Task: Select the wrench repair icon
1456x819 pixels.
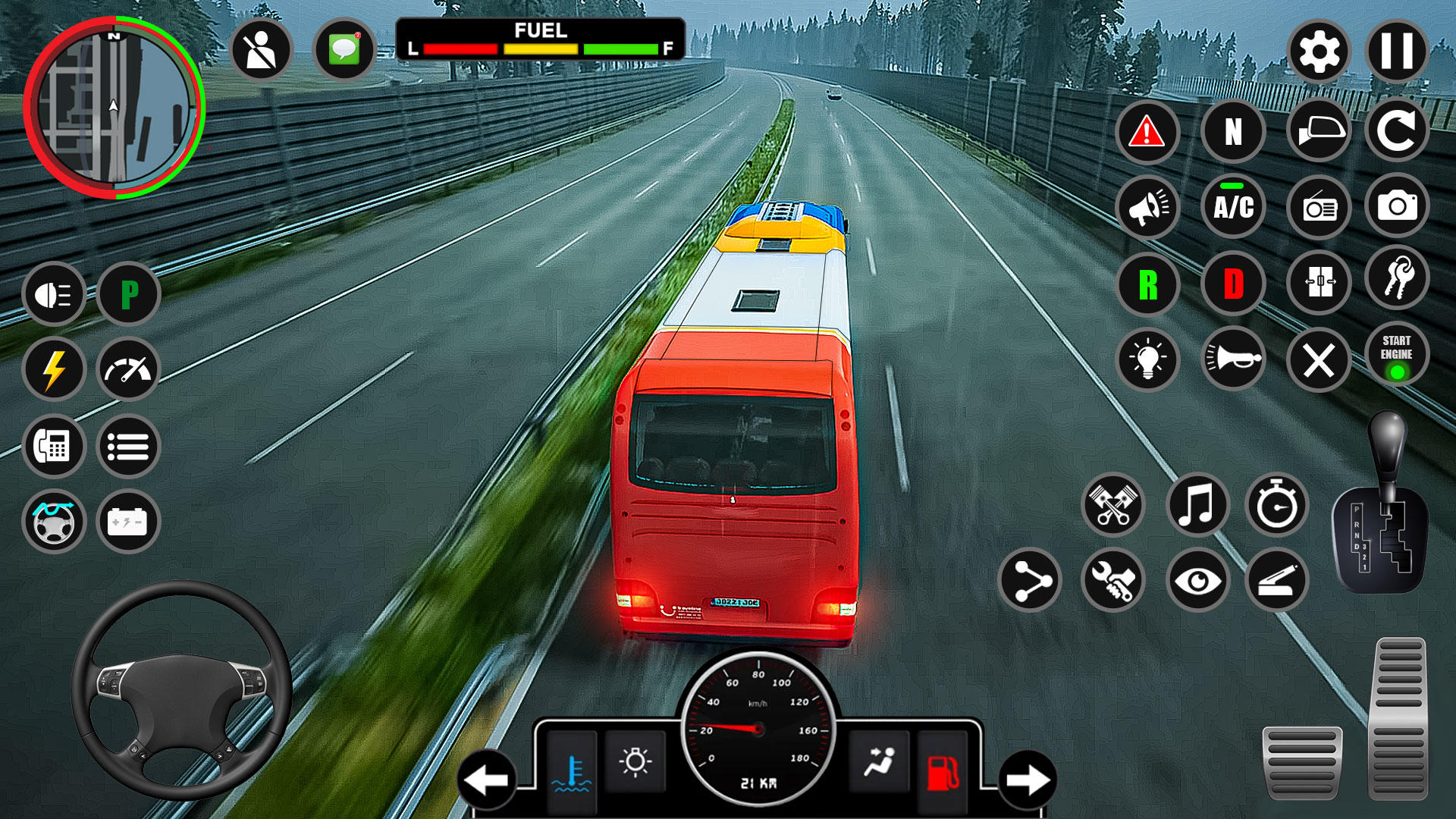Action: pyautogui.click(x=1112, y=582)
